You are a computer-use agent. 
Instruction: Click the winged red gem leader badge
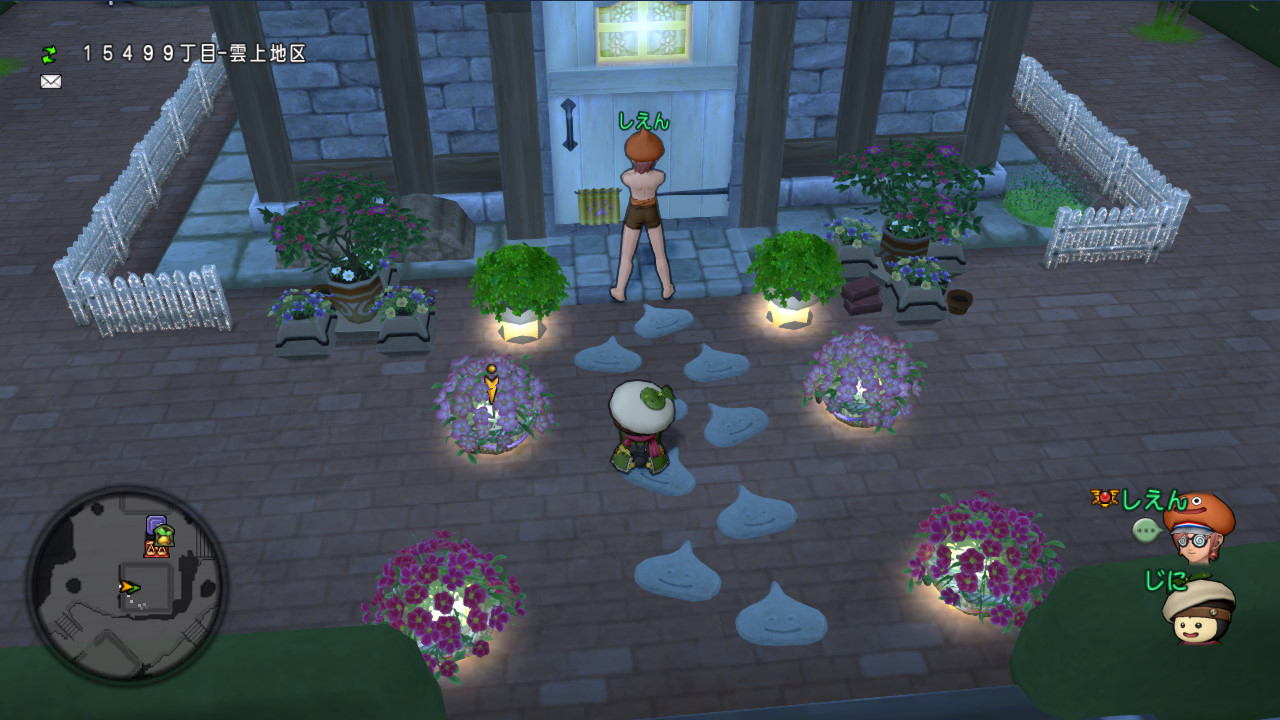pyautogui.click(x=1103, y=498)
